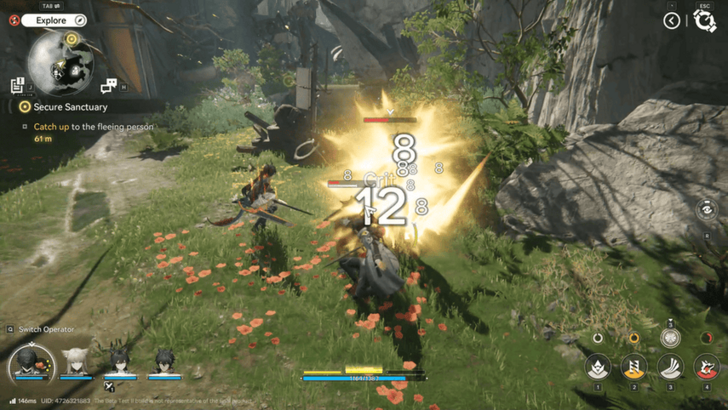Activate the yellow-highlighted second skill
The height and width of the screenshot is (410, 728).
pyautogui.click(x=633, y=368)
